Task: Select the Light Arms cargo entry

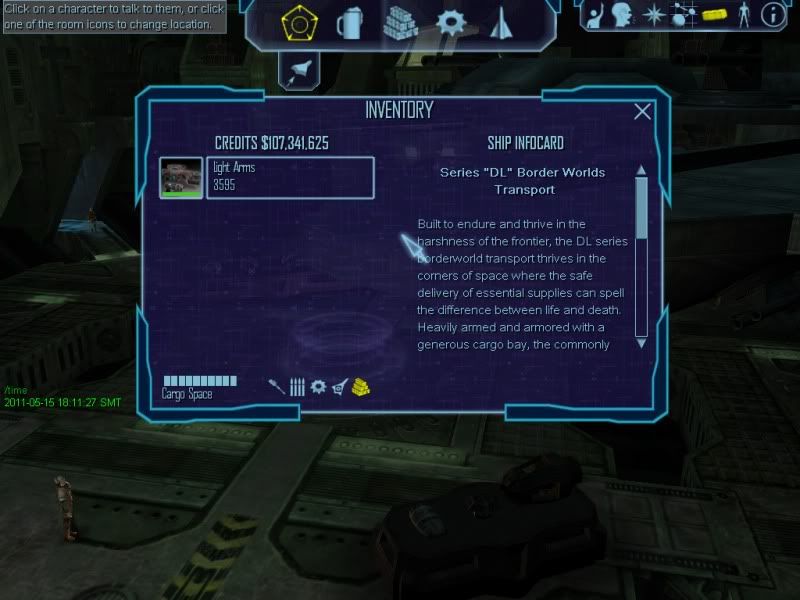Action: 290,177
